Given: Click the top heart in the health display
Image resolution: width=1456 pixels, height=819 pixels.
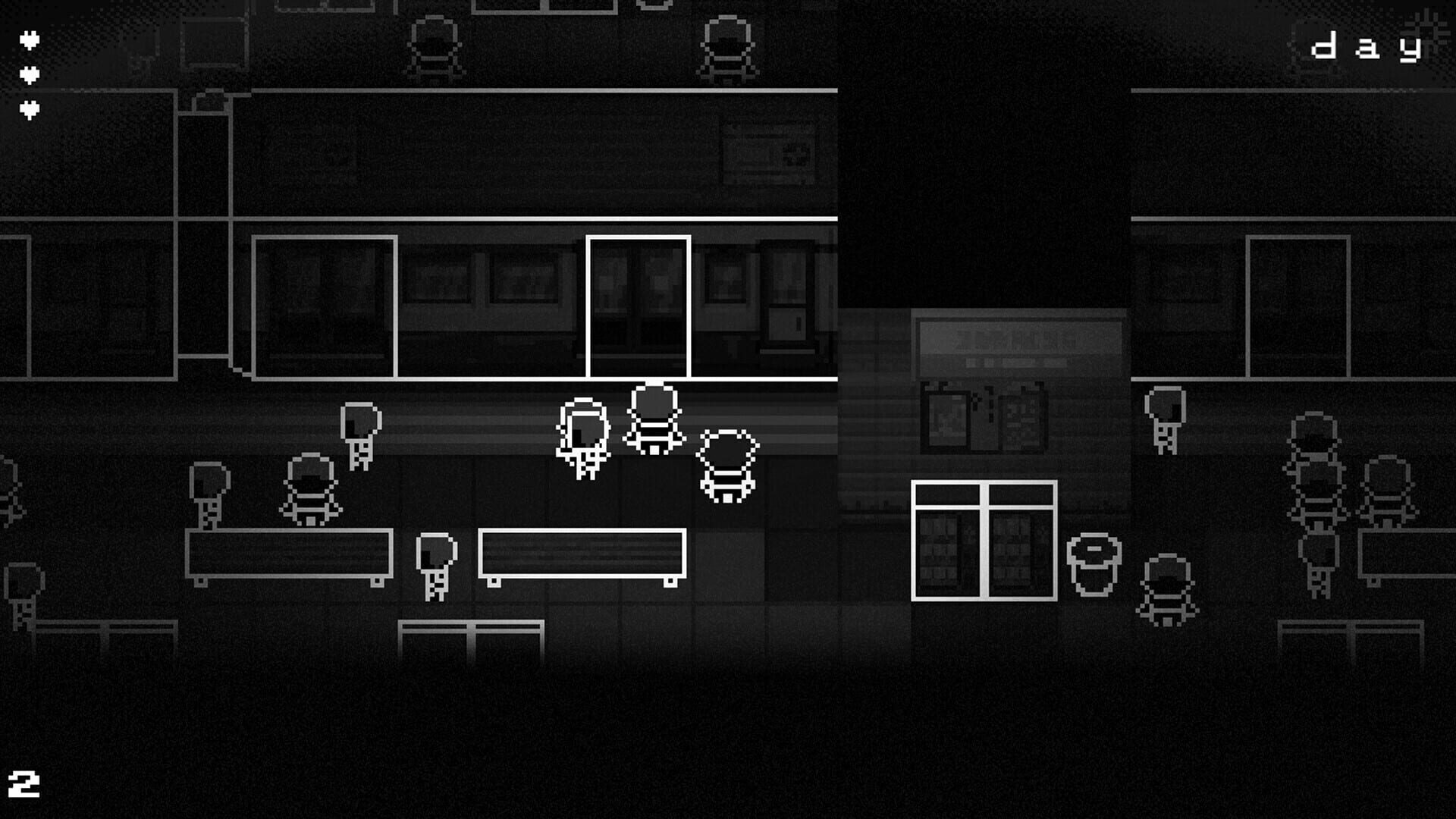Looking at the screenshot, I should click(29, 40).
